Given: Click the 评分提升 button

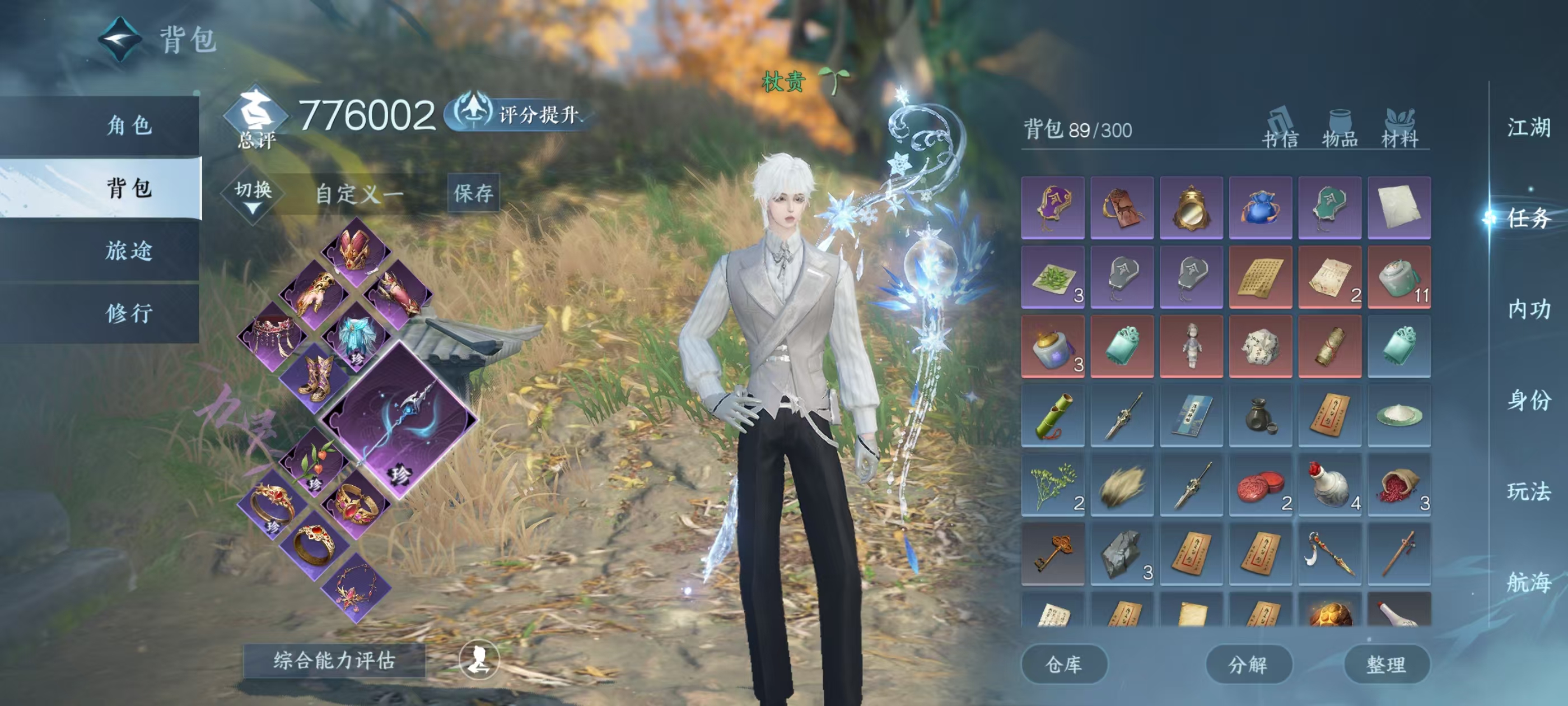Looking at the screenshot, I should point(517,114).
